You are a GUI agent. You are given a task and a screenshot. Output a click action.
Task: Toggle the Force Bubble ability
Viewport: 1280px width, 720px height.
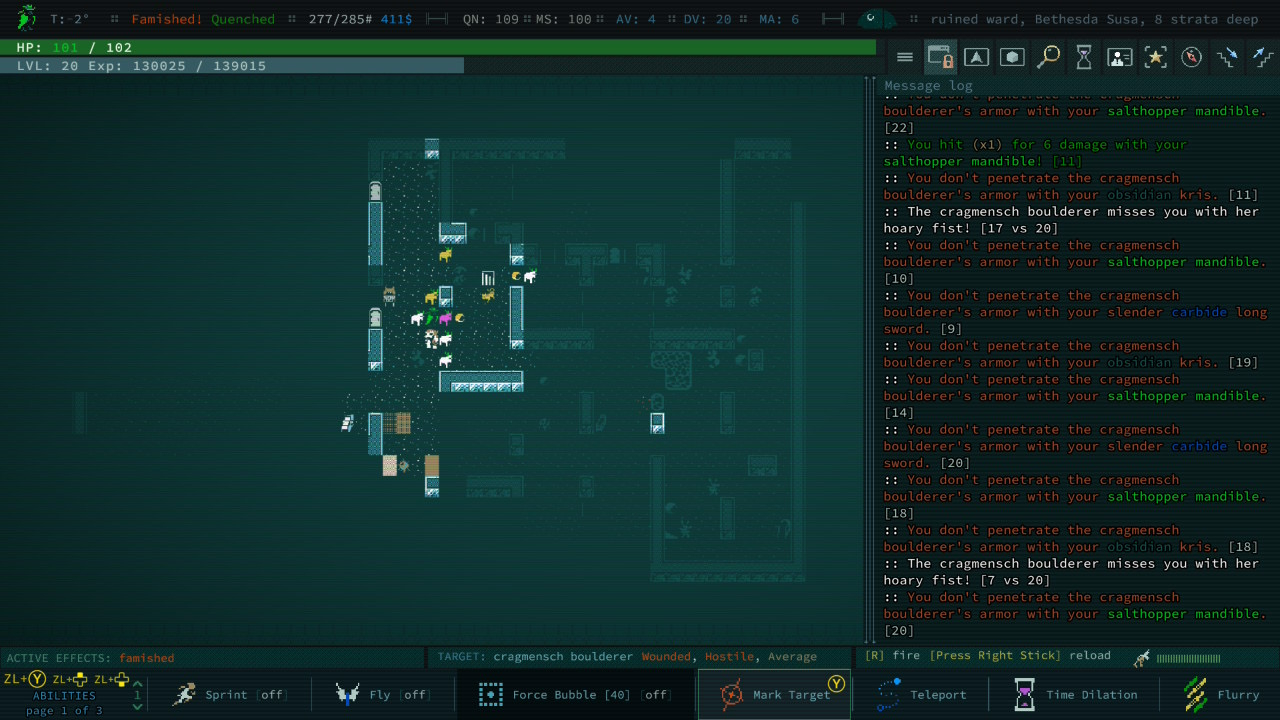pos(574,695)
